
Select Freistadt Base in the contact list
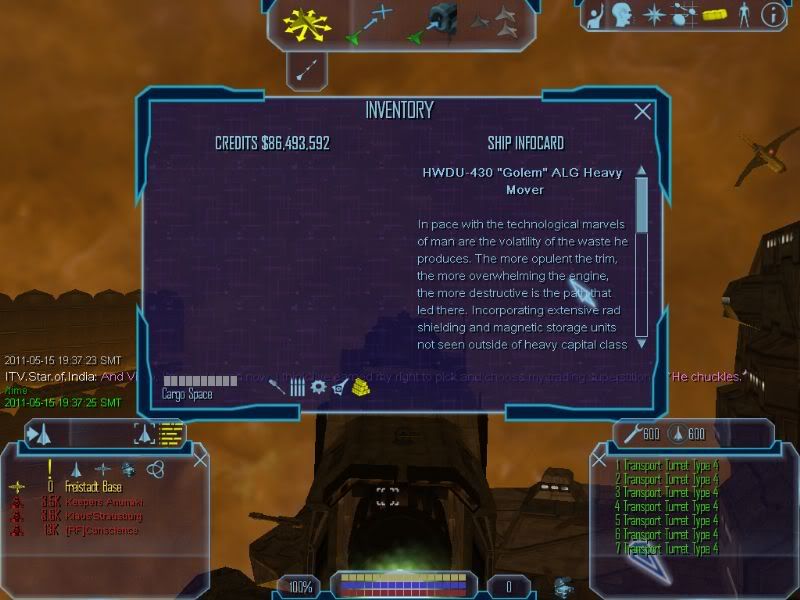click(95, 487)
